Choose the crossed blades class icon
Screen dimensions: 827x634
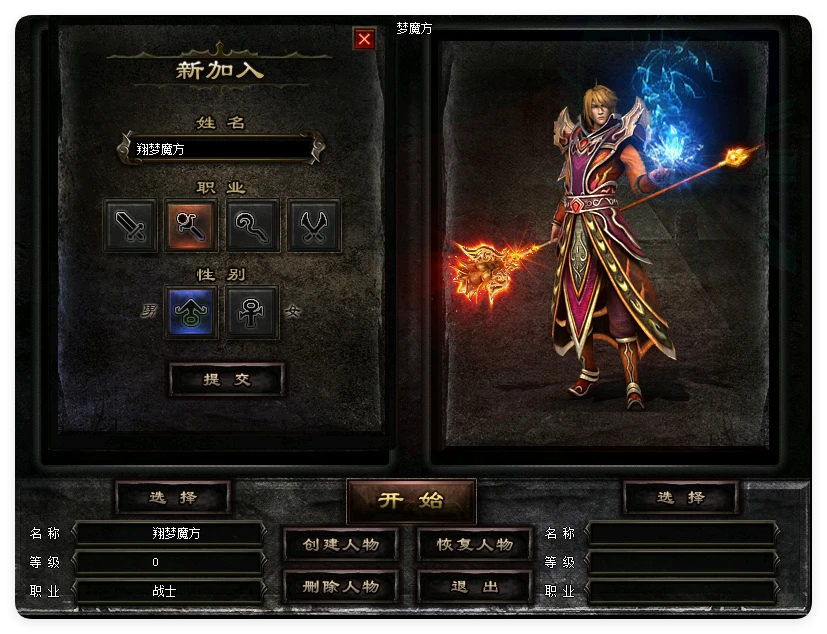314,225
